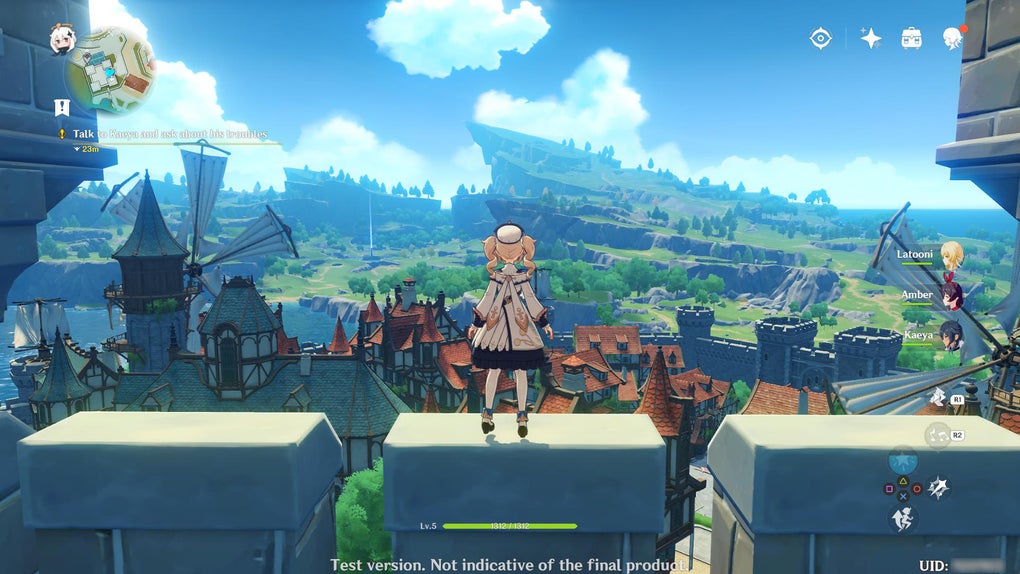The image size is (1020, 574).
Task: Open the Wish star icon
Action: pos(871,38)
